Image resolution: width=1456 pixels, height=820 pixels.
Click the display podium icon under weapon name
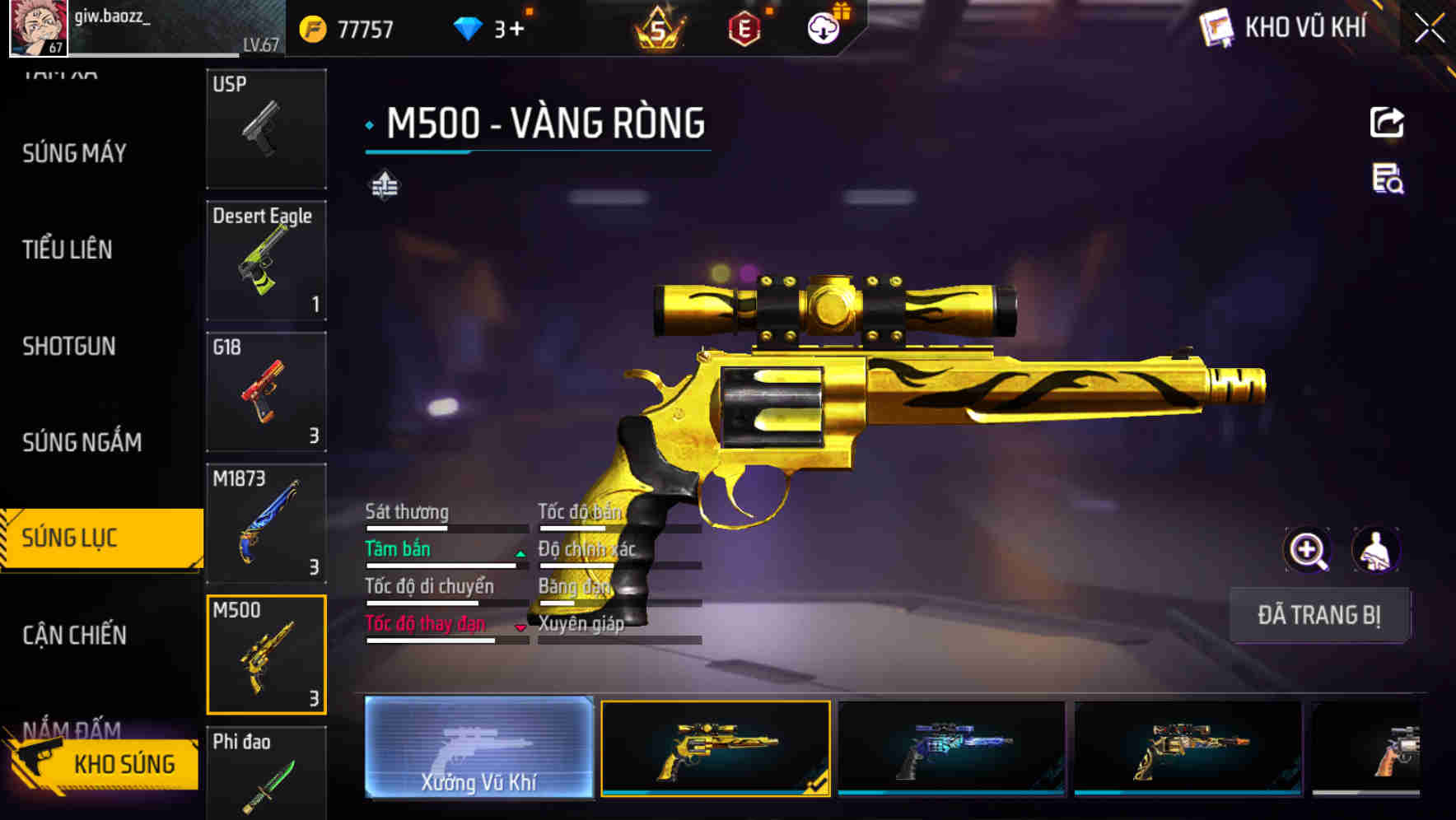[384, 185]
